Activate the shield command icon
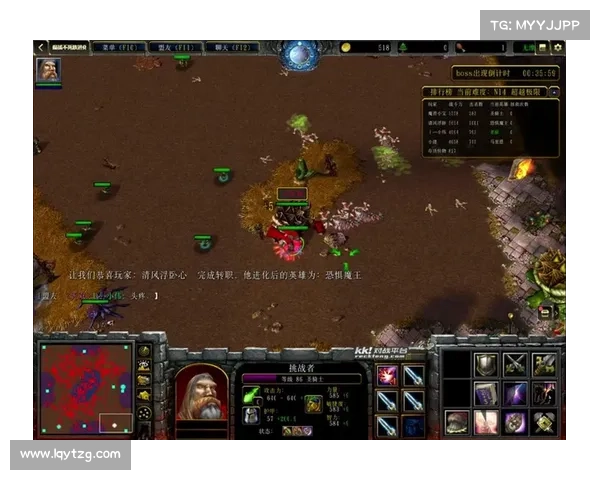Image resolution: width=600 pixels, height=480 pixels. (485, 365)
